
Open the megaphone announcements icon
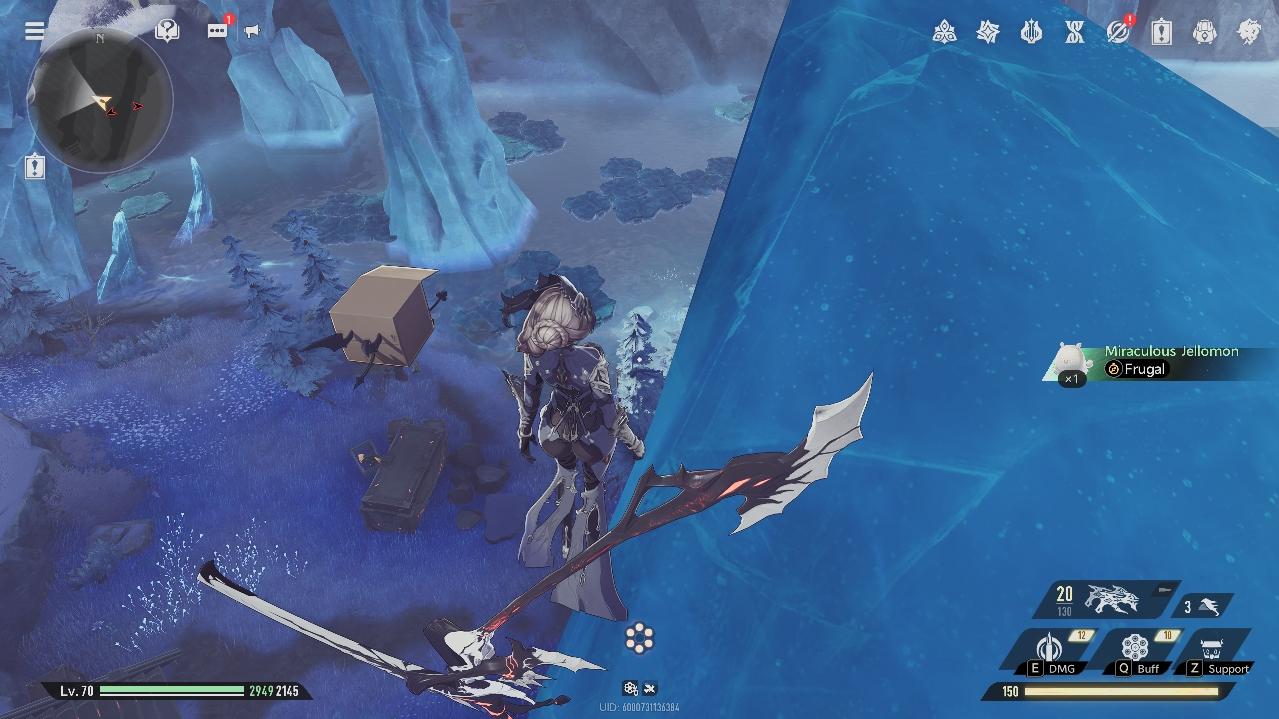coord(252,31)
